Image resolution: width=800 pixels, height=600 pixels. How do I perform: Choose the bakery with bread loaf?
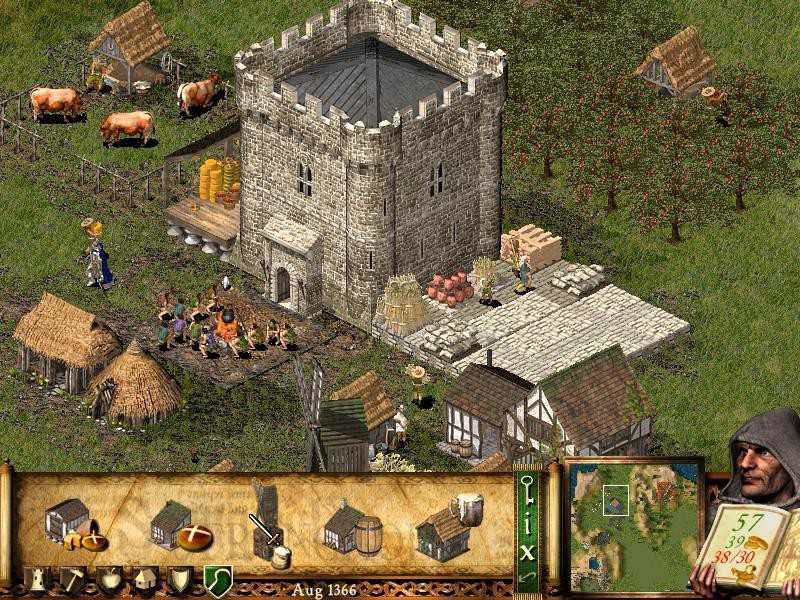click(x=178, y=525)
